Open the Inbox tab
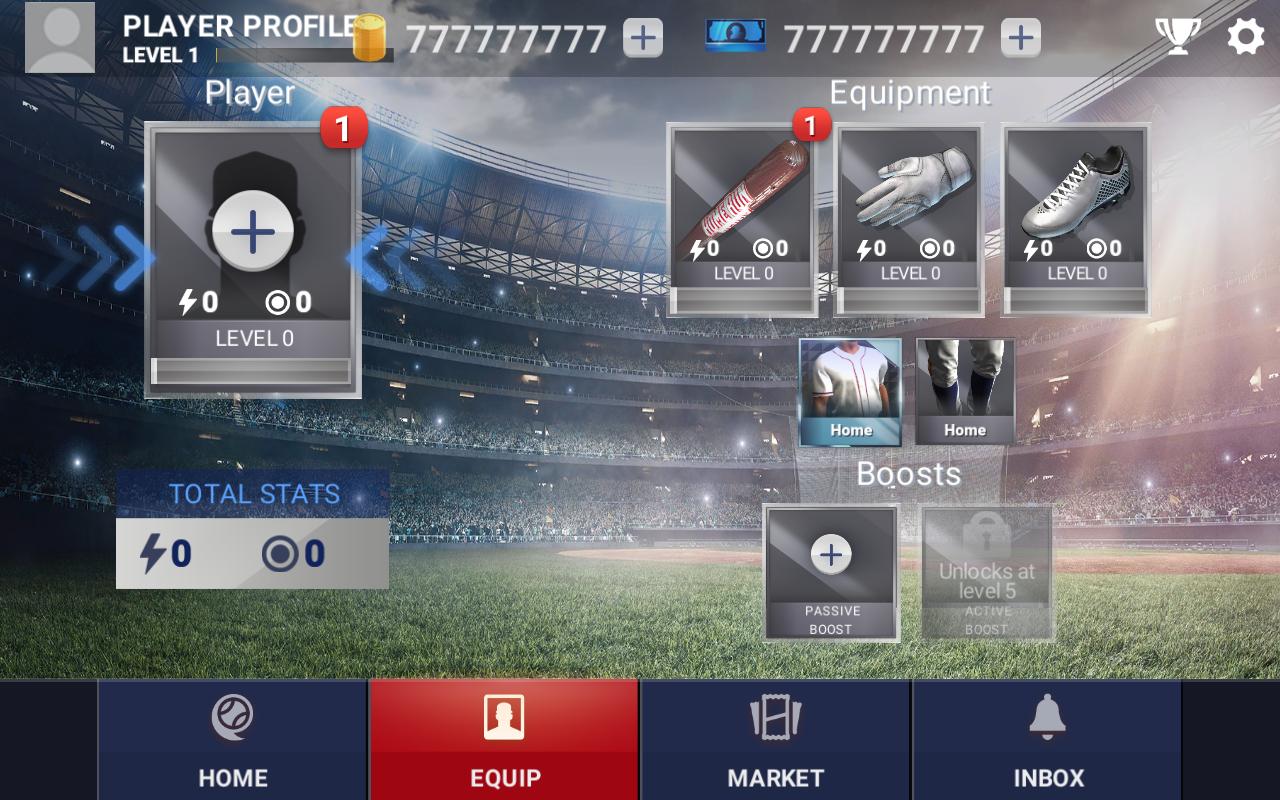This screenshot has width=1280, height=800. [1048, 741]
